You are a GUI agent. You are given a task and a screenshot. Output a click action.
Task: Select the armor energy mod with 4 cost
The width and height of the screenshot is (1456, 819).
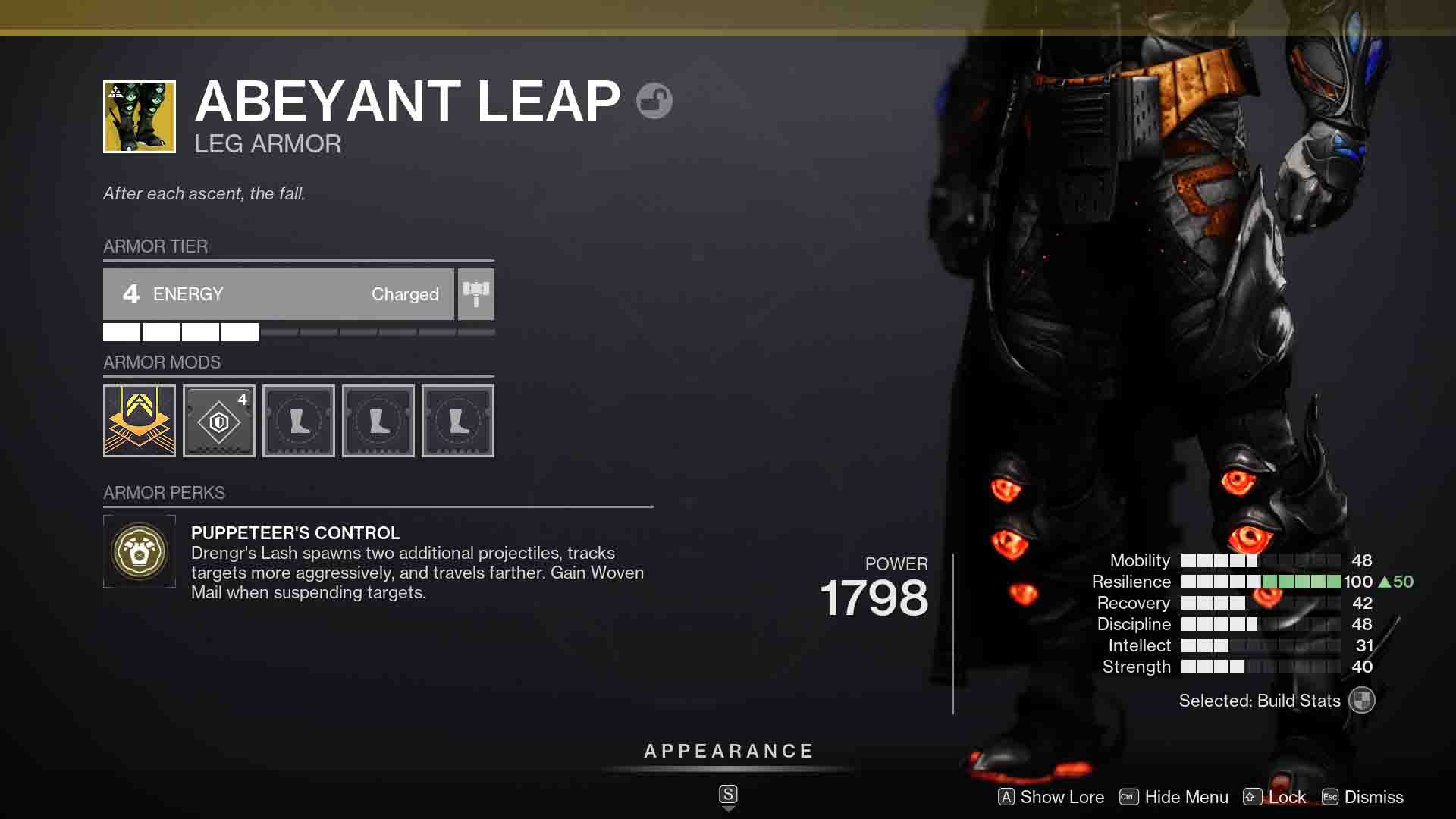(219, 420)
